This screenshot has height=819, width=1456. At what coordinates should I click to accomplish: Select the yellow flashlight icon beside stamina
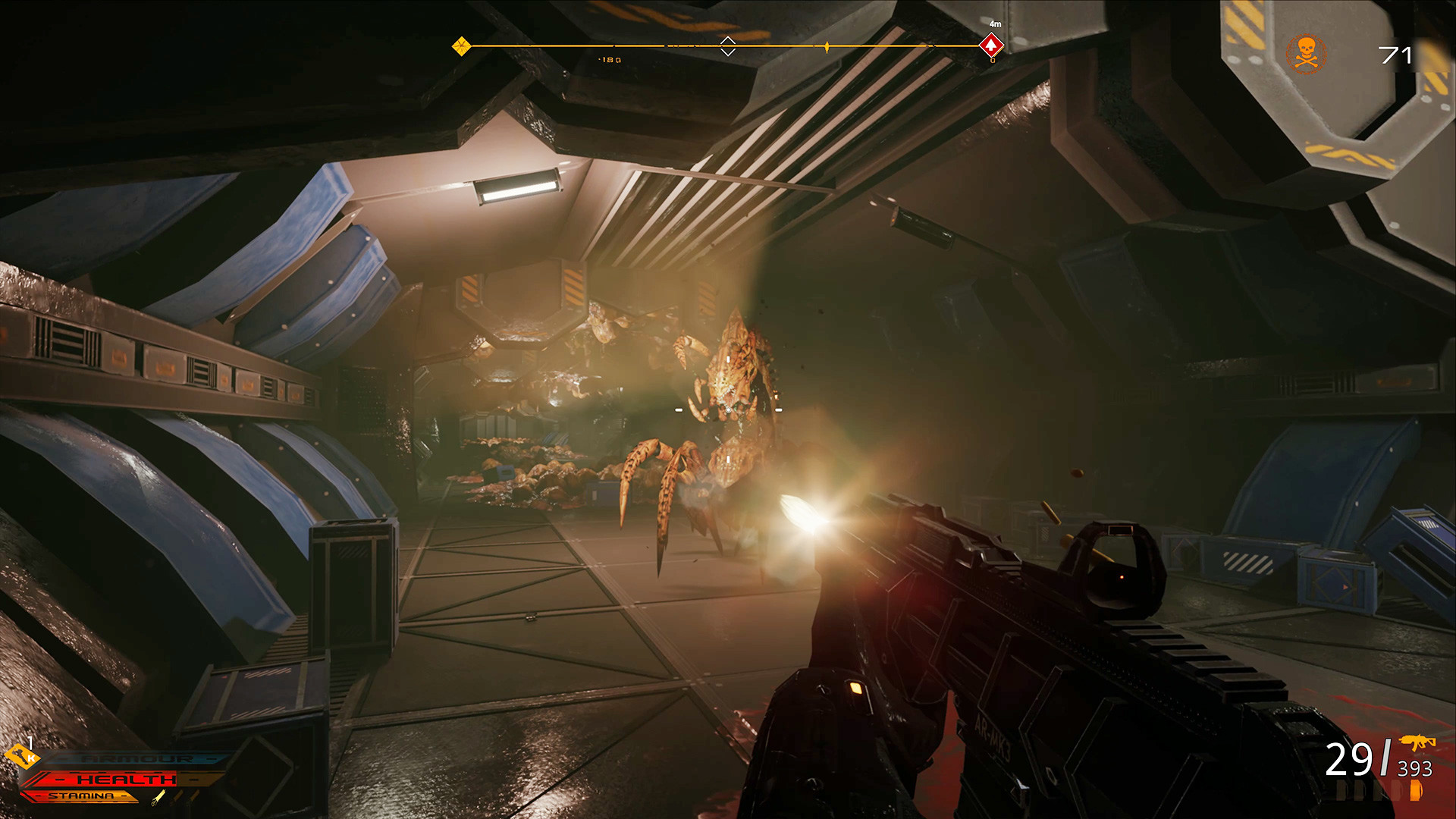[x=158, y=797]
